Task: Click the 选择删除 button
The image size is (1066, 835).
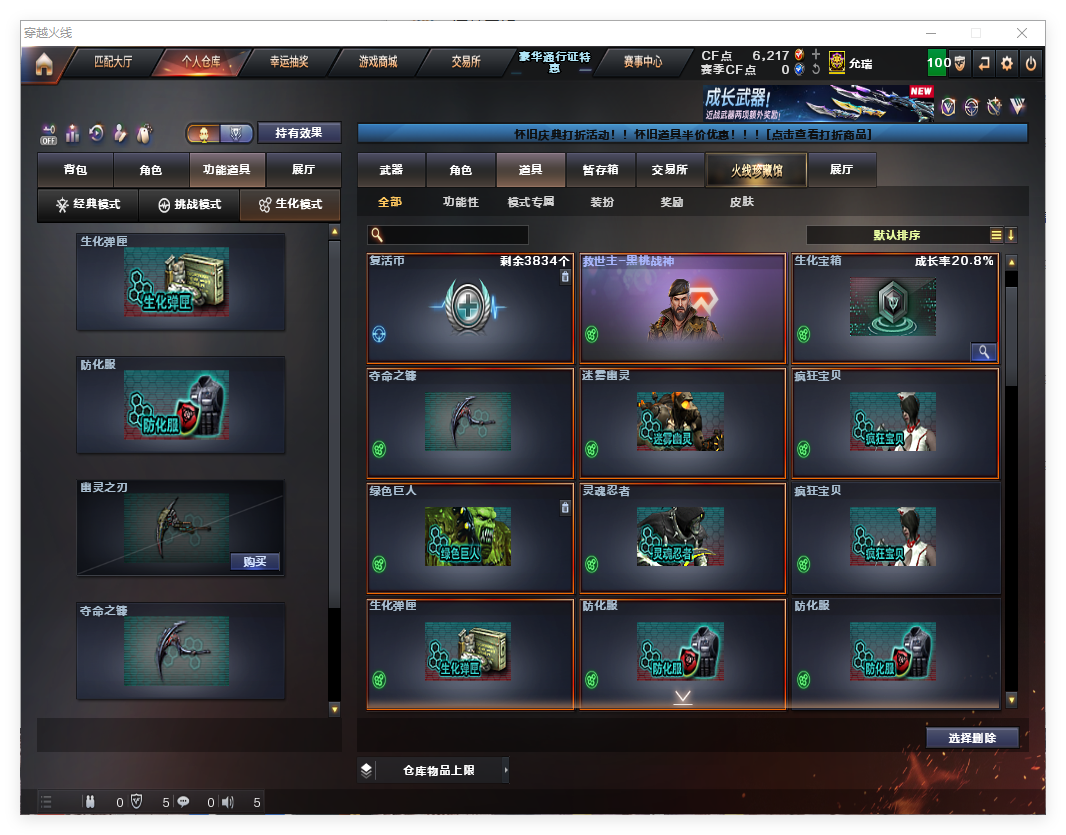Action: (972, 738)
